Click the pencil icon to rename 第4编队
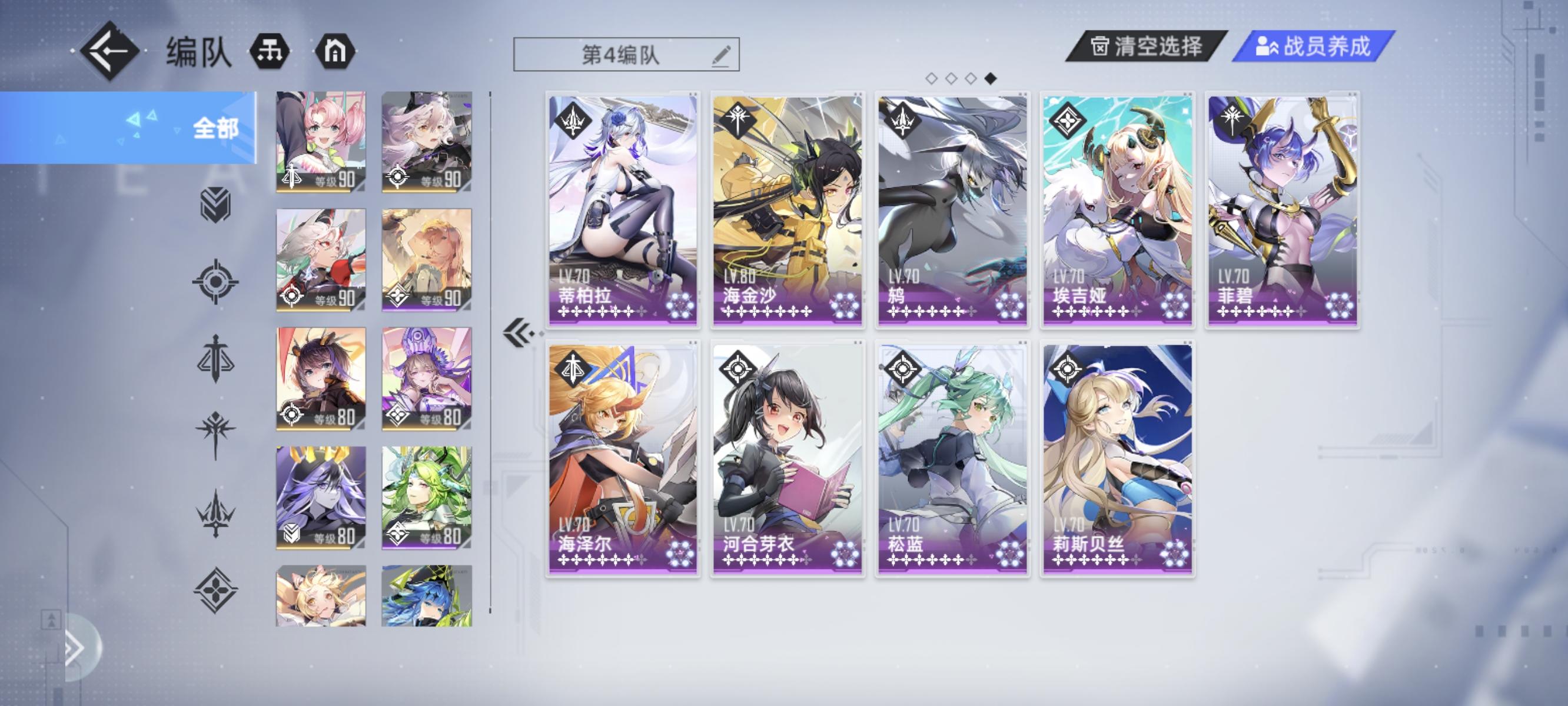Screen dimensions: 1568x706 tap(722, 55)
